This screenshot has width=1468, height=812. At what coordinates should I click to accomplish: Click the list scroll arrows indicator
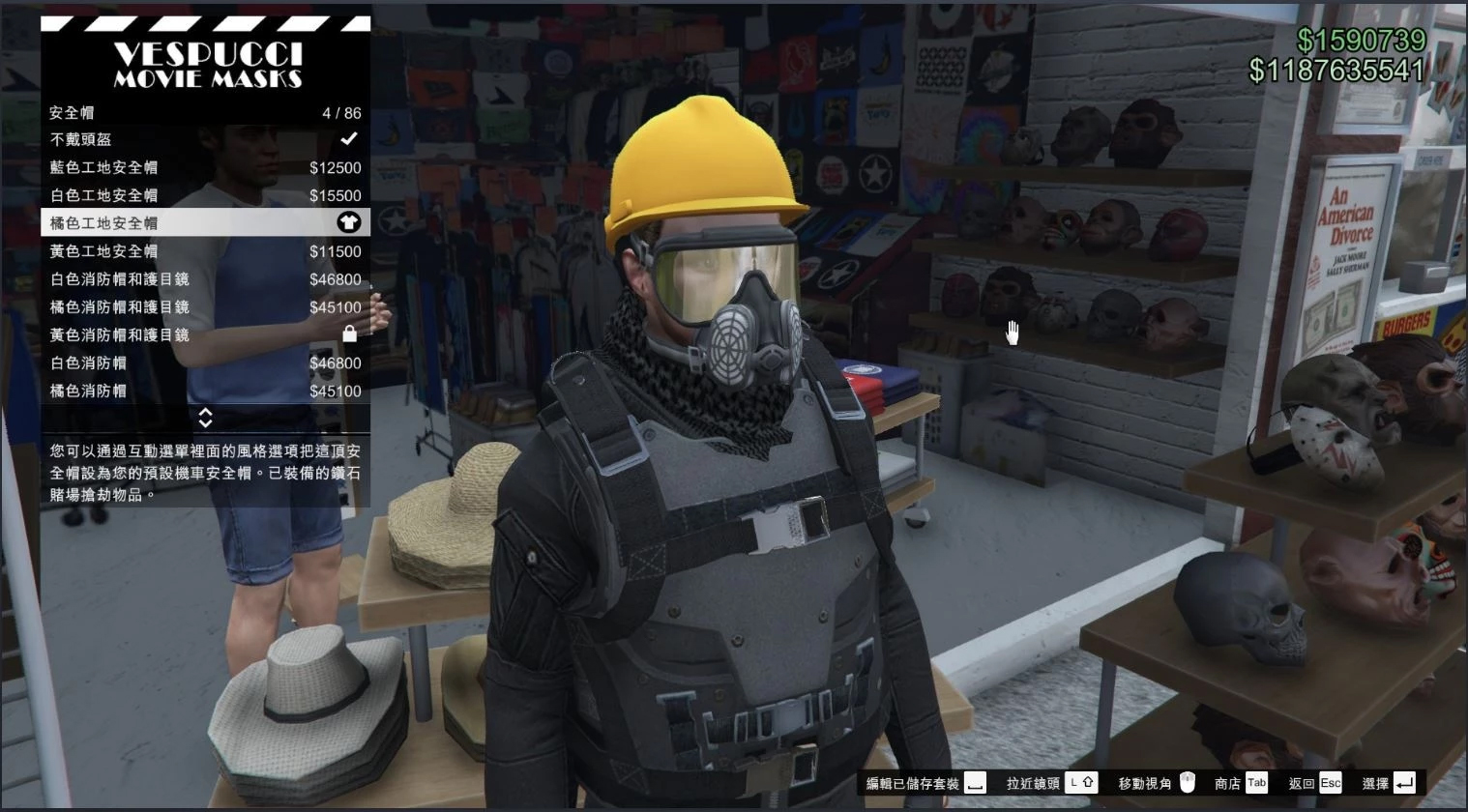205,418
